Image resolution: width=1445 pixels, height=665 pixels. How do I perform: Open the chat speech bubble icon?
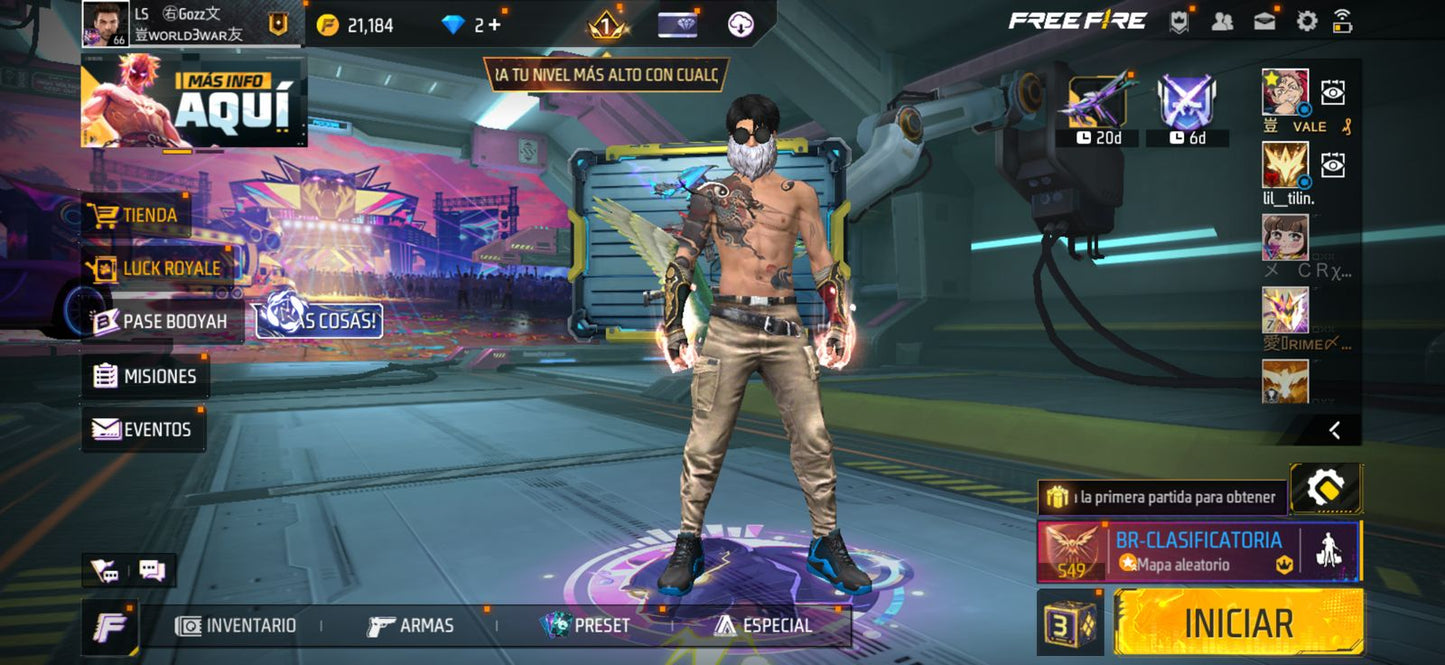click(152, 571)
